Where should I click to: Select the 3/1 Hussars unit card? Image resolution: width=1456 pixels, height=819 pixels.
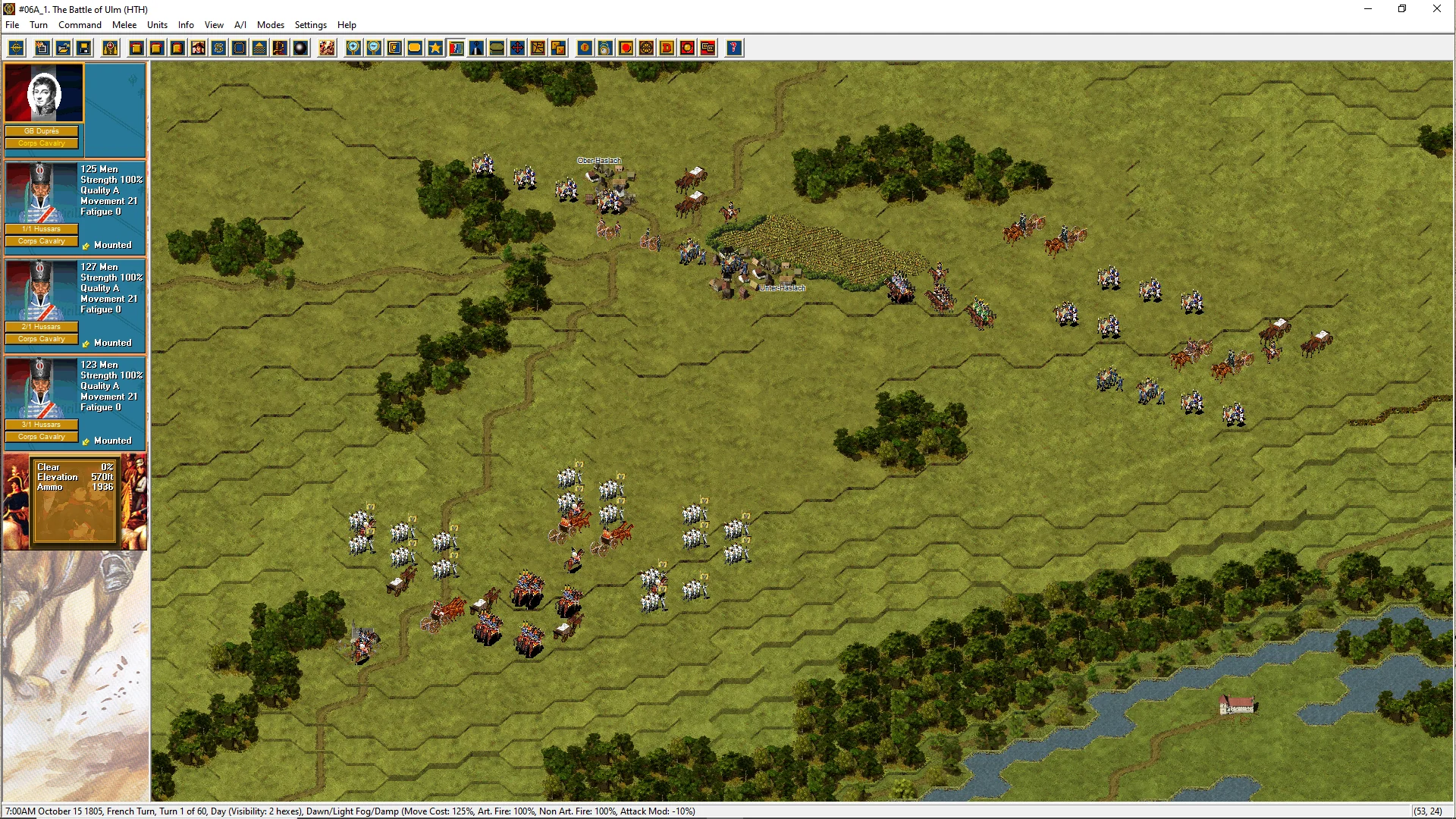coord(74,402)
